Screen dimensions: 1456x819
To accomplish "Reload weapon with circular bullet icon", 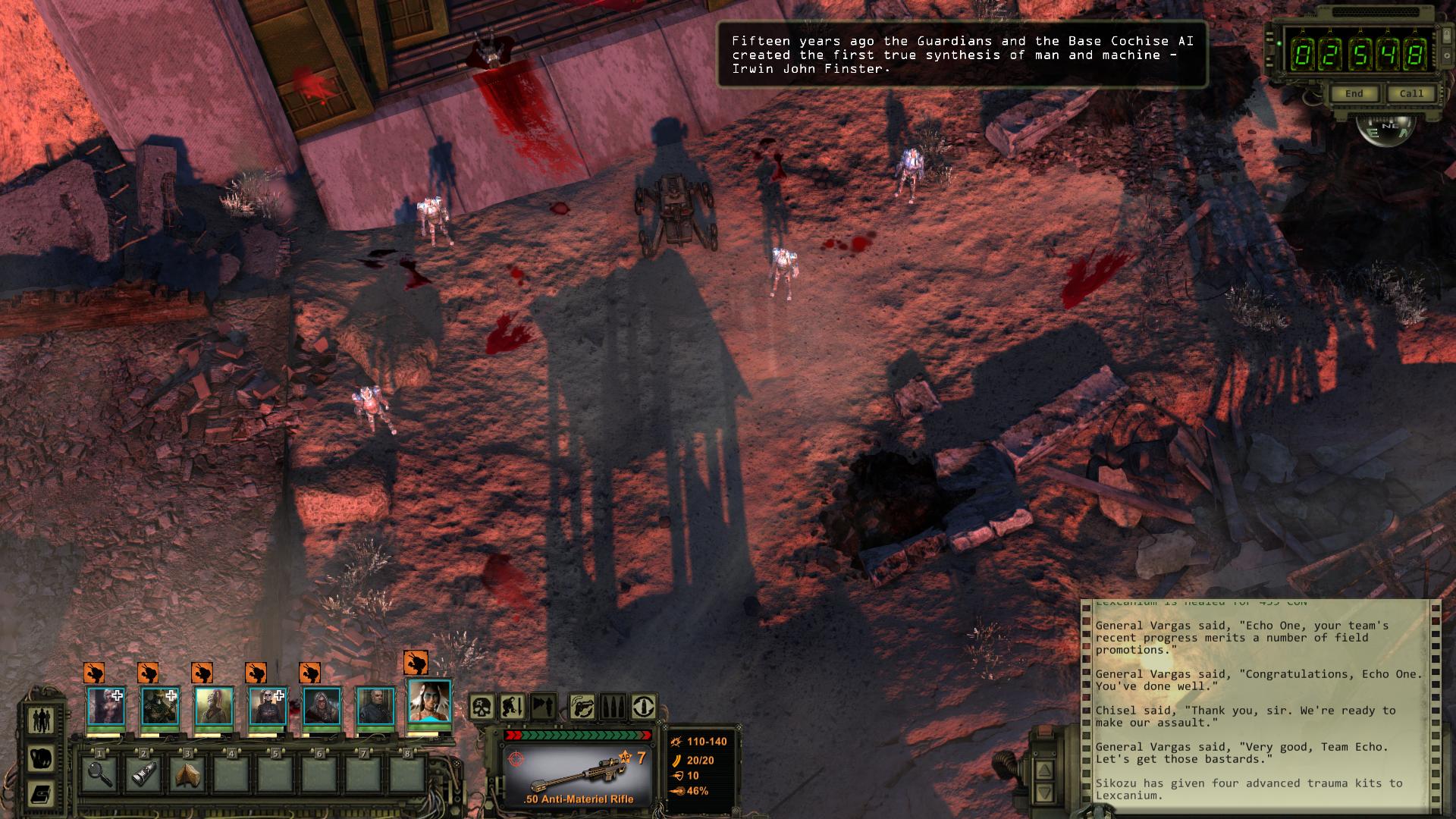I will (644, 708).
